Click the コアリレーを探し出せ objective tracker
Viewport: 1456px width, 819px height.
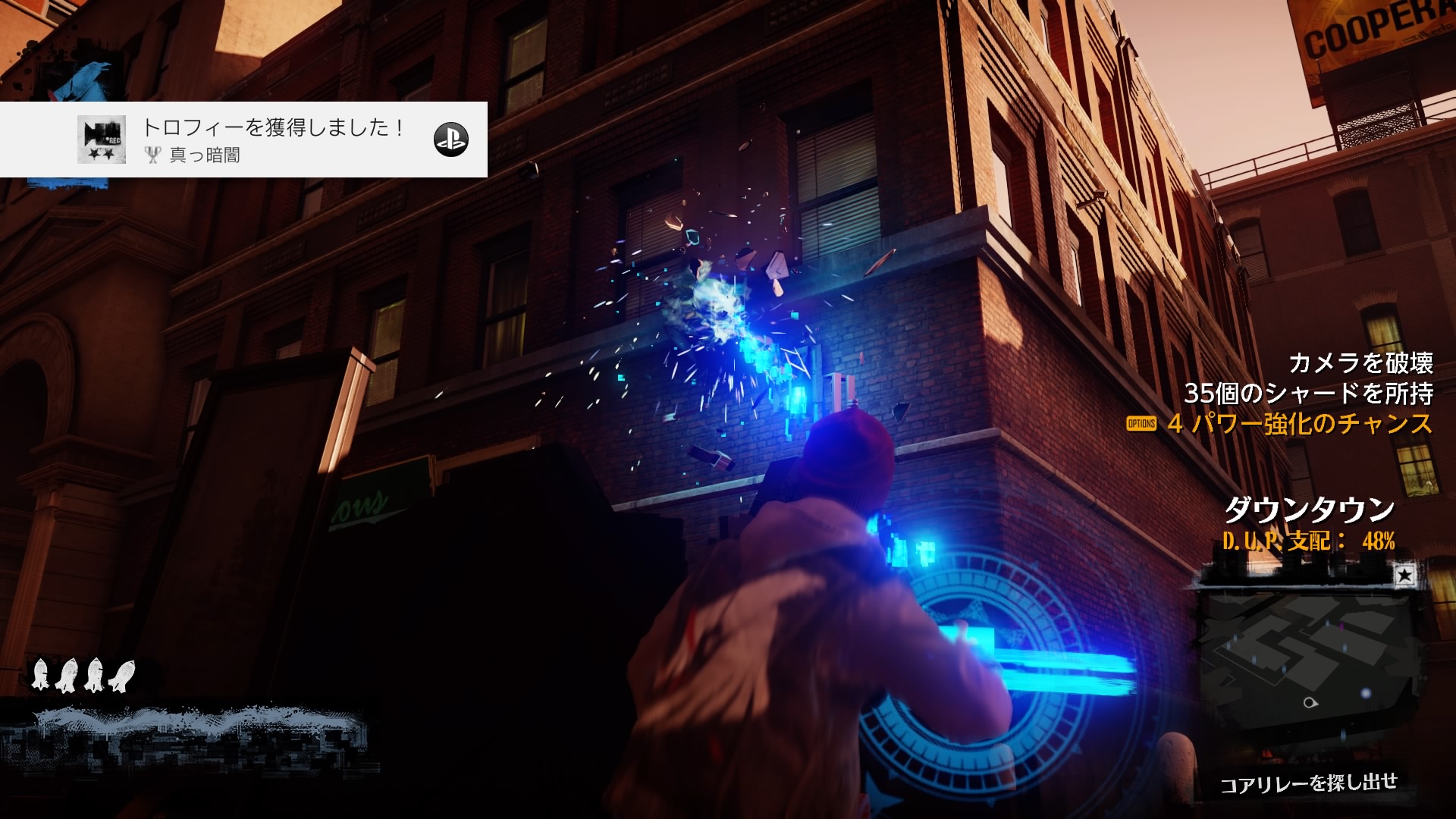1308,783
